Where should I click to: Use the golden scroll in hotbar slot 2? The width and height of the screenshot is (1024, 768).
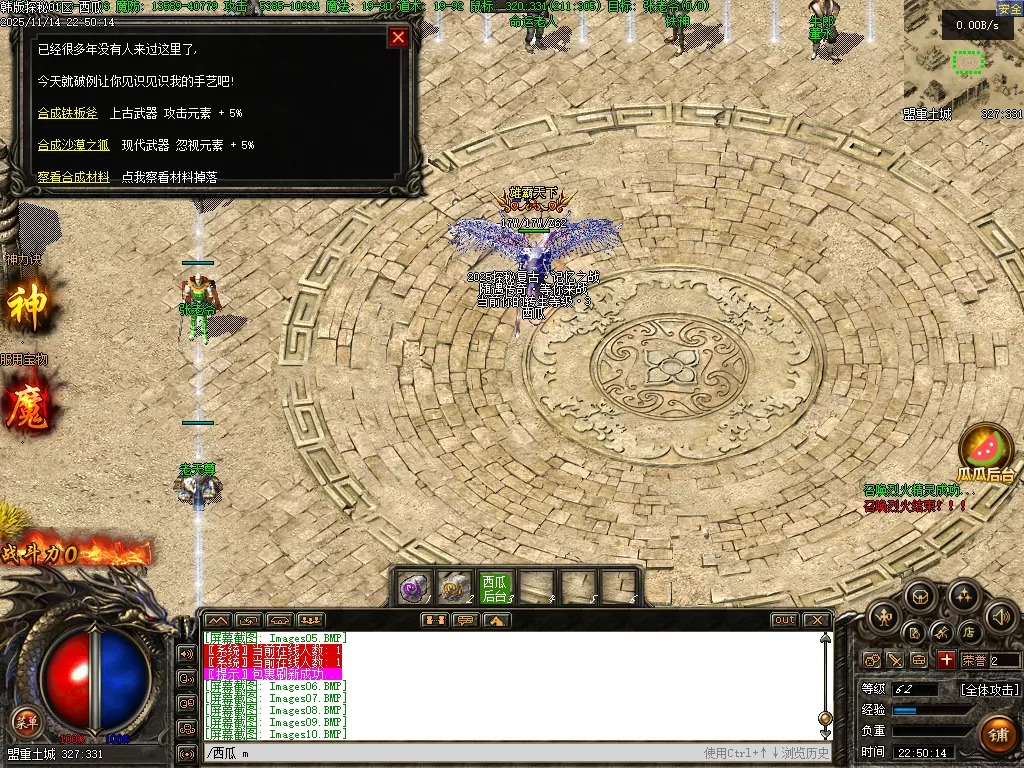pyautogui.click(x=455, y=588)
